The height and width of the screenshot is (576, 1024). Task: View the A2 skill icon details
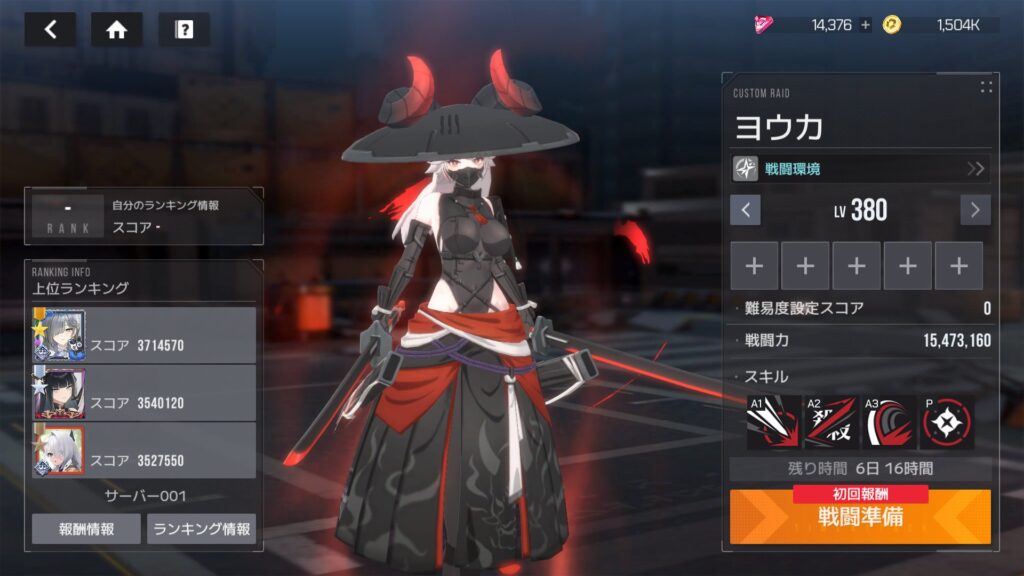tap(832, 422)
